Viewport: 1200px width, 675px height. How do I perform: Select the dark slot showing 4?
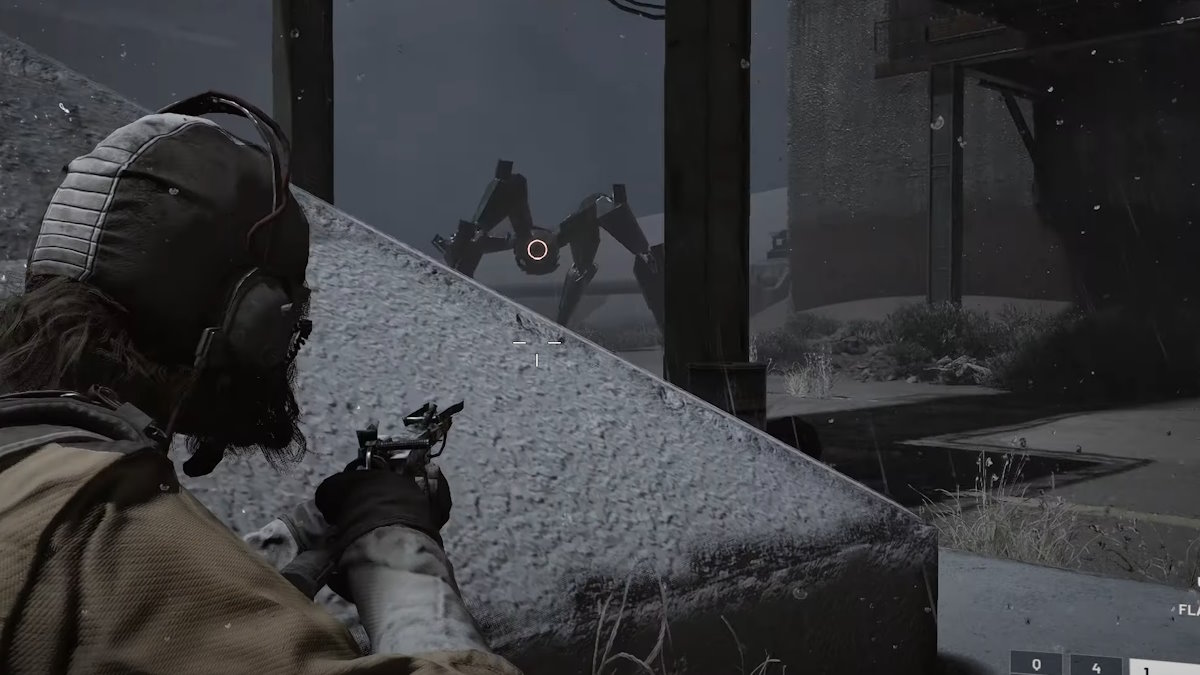pyautogui.click(x=1096, y=665)
